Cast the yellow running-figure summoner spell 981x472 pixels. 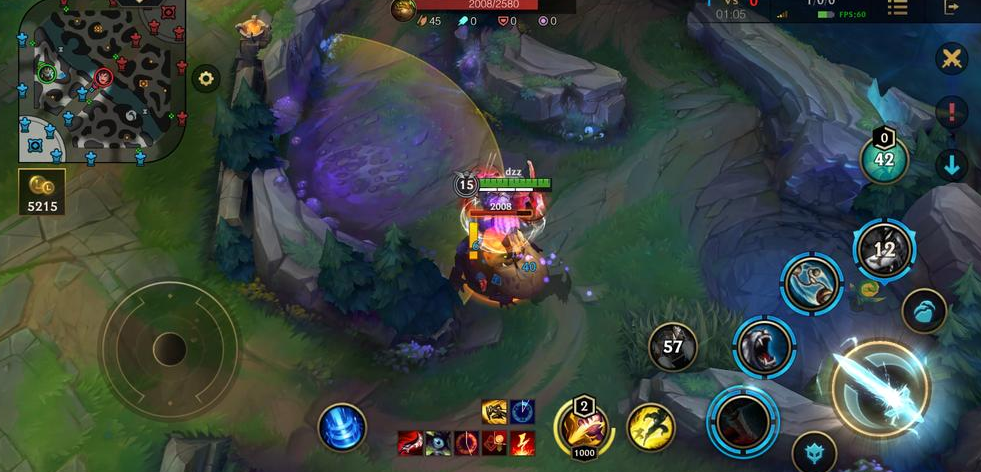pyautogui.click(x=651, y=427)
